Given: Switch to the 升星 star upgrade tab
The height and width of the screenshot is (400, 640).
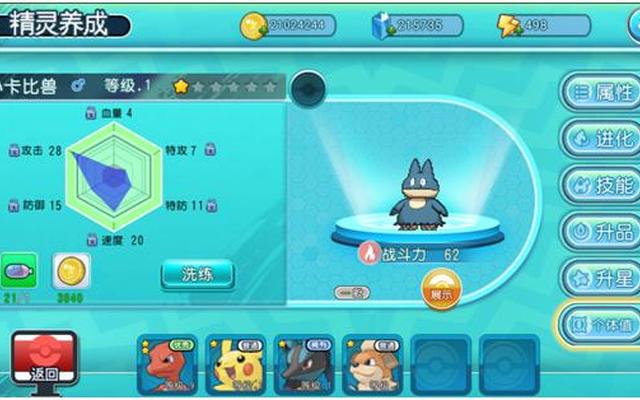Looking at the screenshot, I should pyautogui.click(x=601, y=278).
